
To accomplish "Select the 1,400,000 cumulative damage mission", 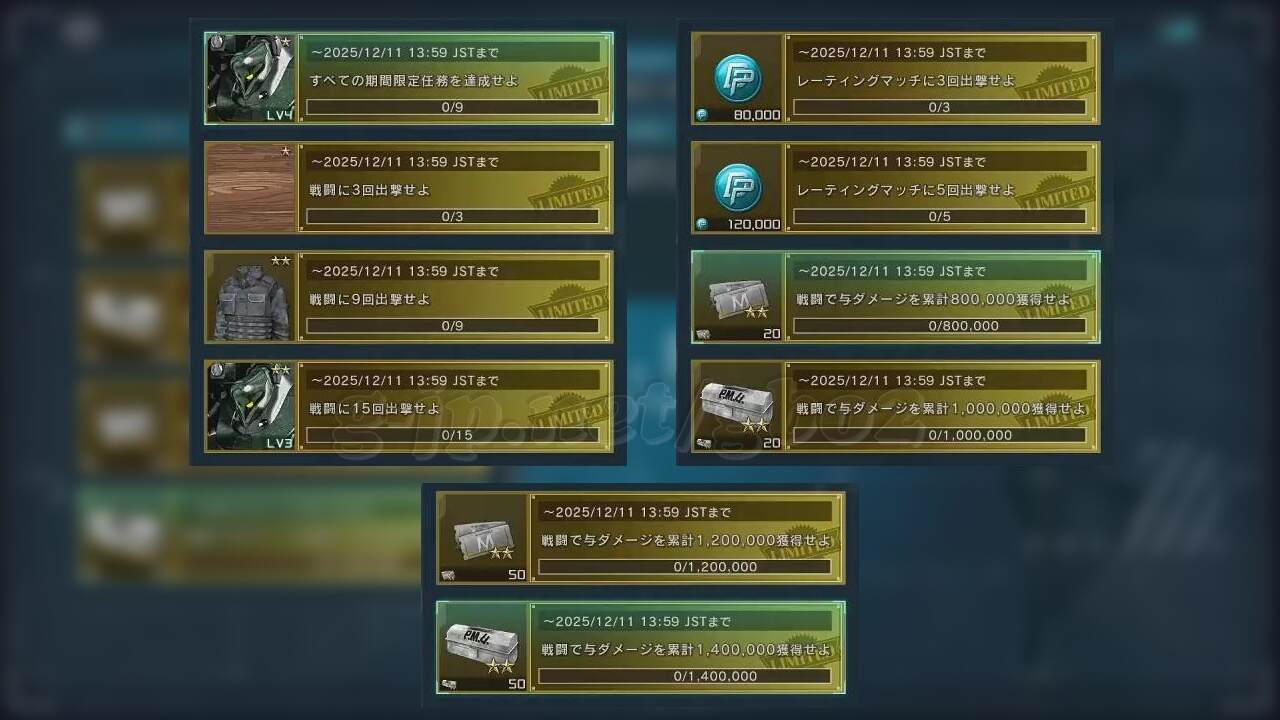I will 686,648.
